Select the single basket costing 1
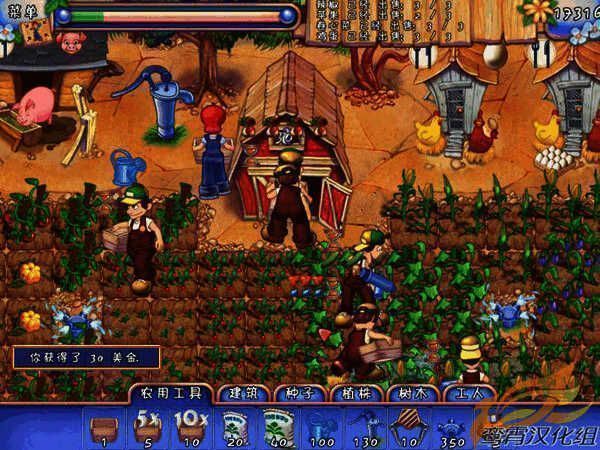 102,426
